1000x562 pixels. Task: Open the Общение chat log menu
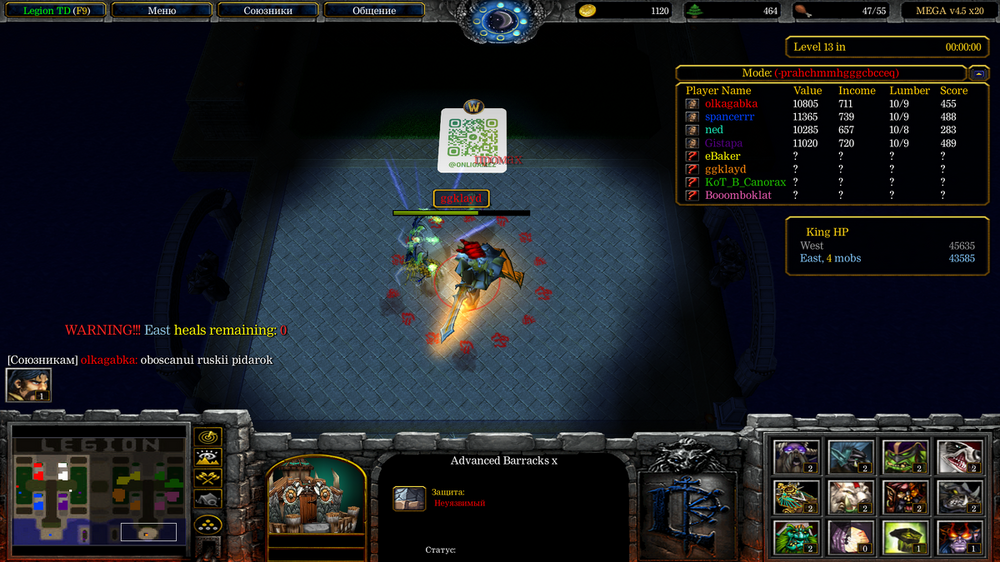[x=374, y=11]
